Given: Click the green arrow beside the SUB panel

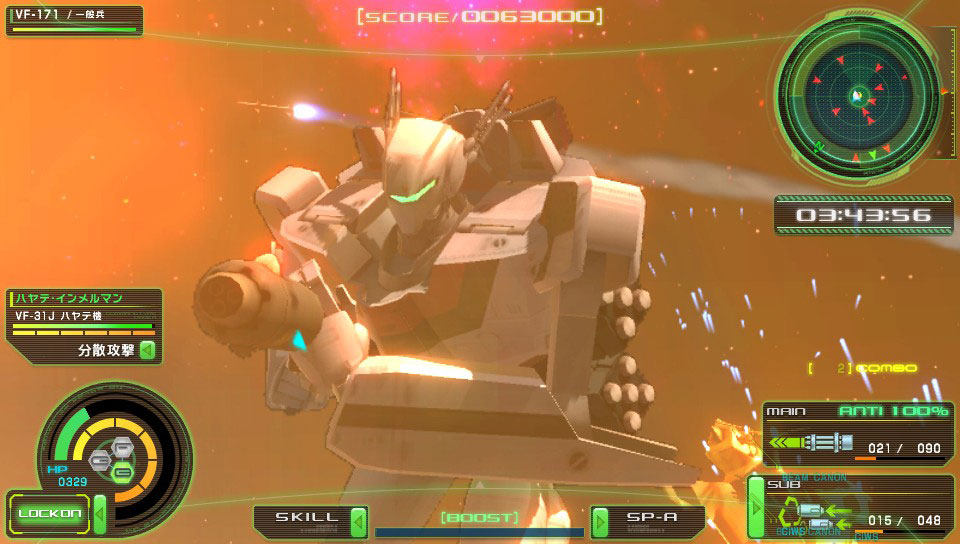Looking at the screenshot, I should tap(756, 507).
